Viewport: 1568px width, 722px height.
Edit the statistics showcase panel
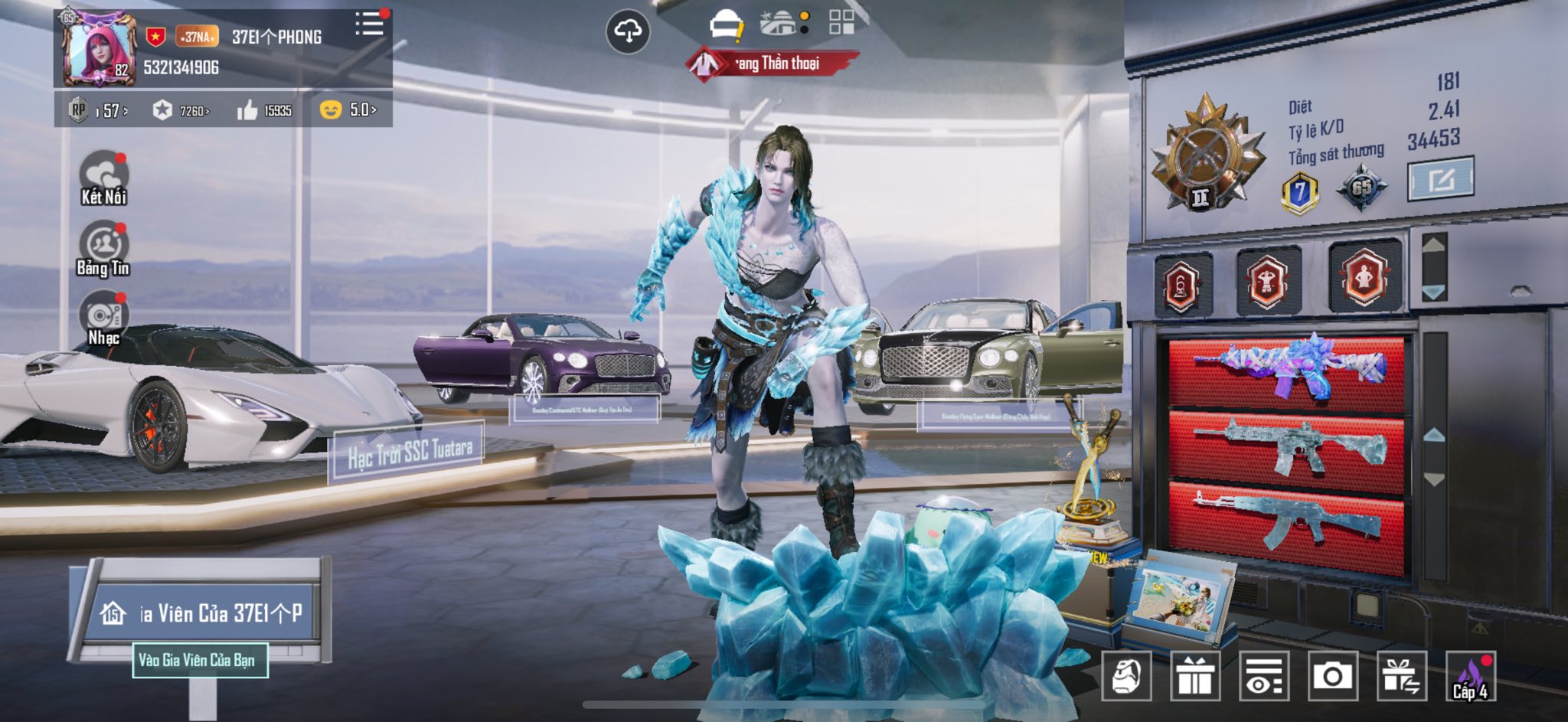click(1440, 179)
